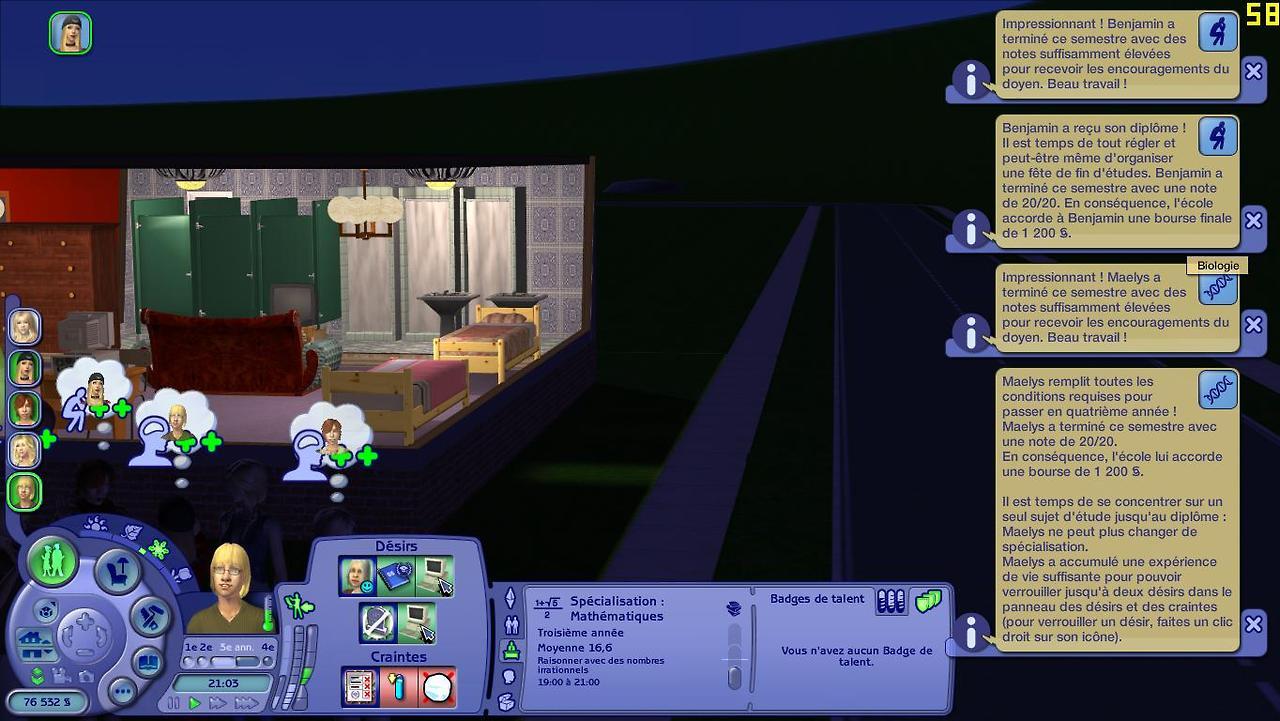Select the snowball fear icon

pyautogui.click(x=437, y=686)
